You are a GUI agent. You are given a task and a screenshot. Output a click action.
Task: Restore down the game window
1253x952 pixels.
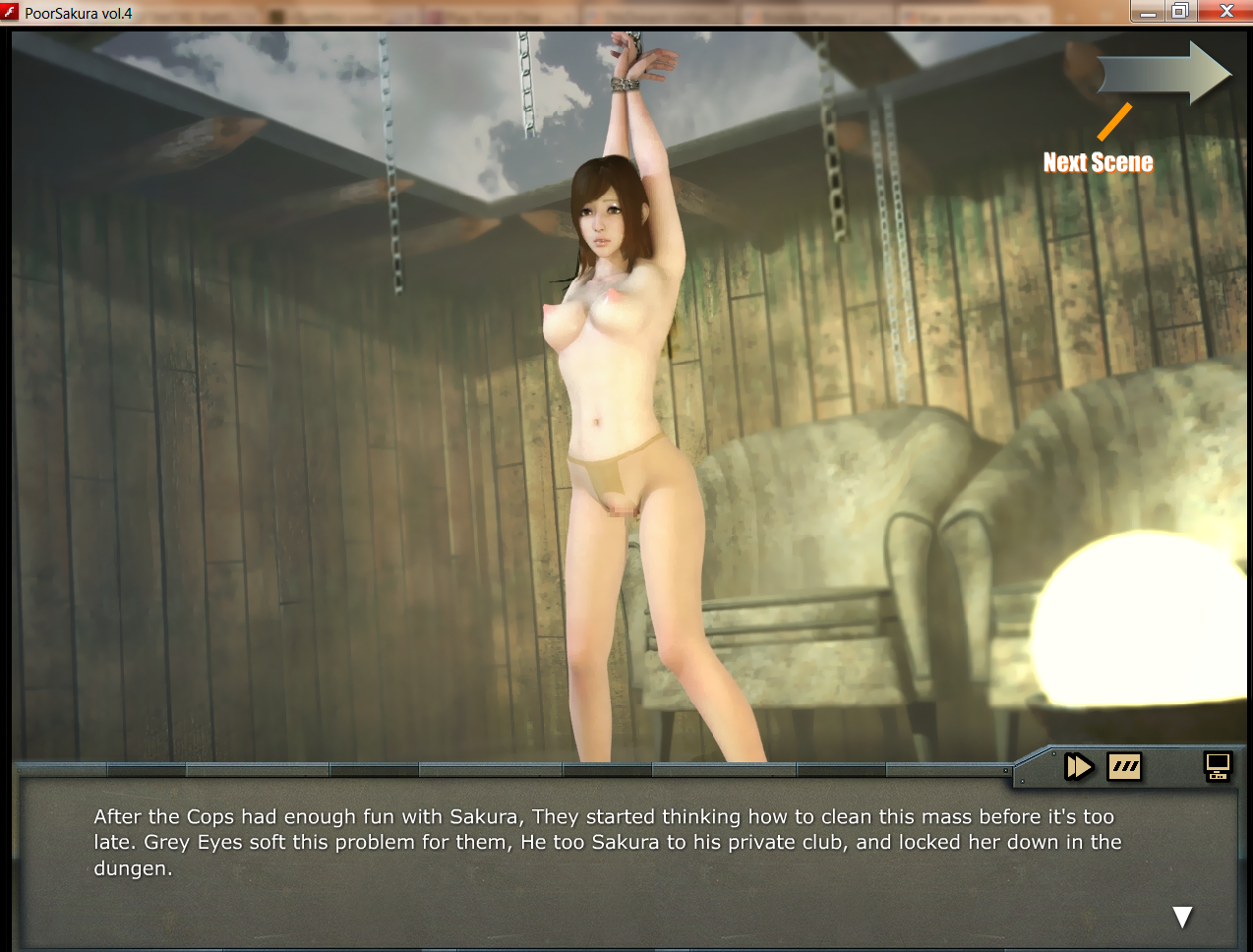point(1180,11)
